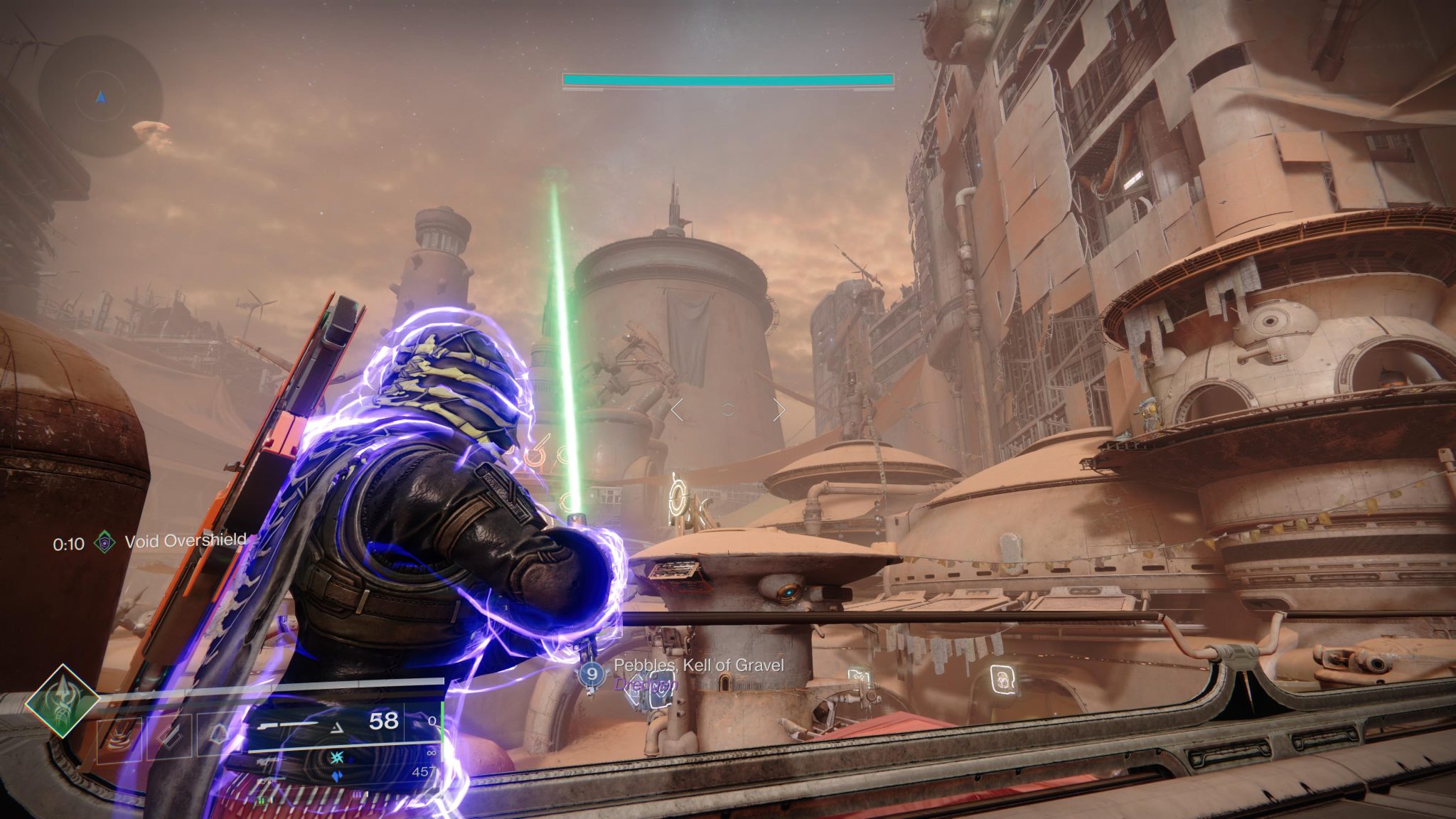Select the Pebbles, Kell of Gravel nameplate

(x=701, y=667)
